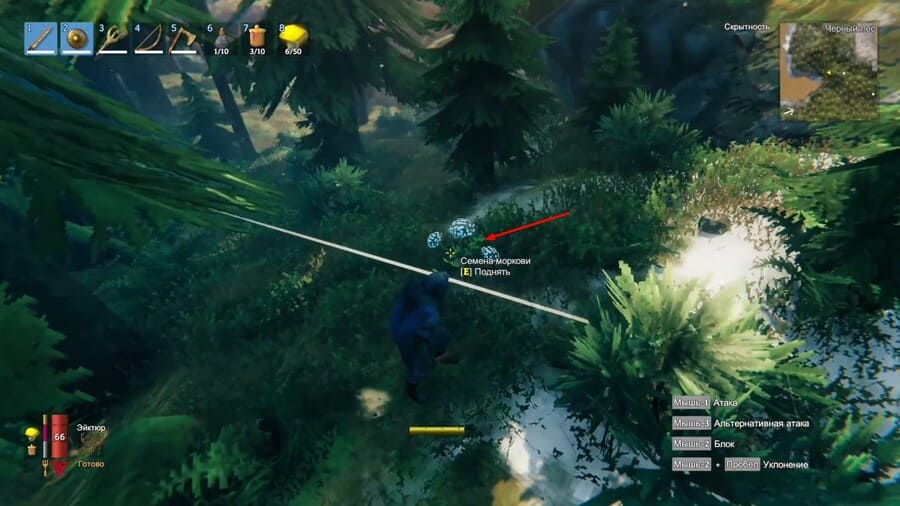
Task: Select the honey jar hotbar slot
Action: click(256, 38)
